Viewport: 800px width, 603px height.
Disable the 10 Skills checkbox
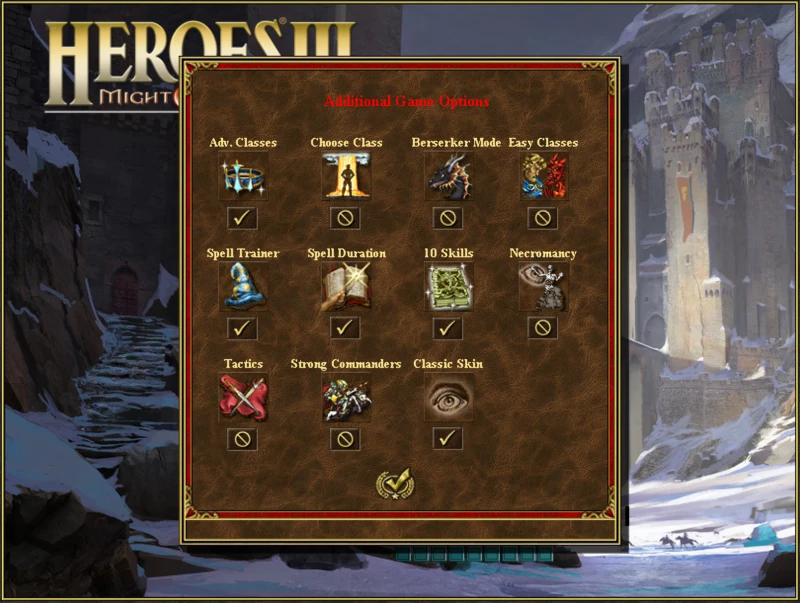(x=447, y=328)
